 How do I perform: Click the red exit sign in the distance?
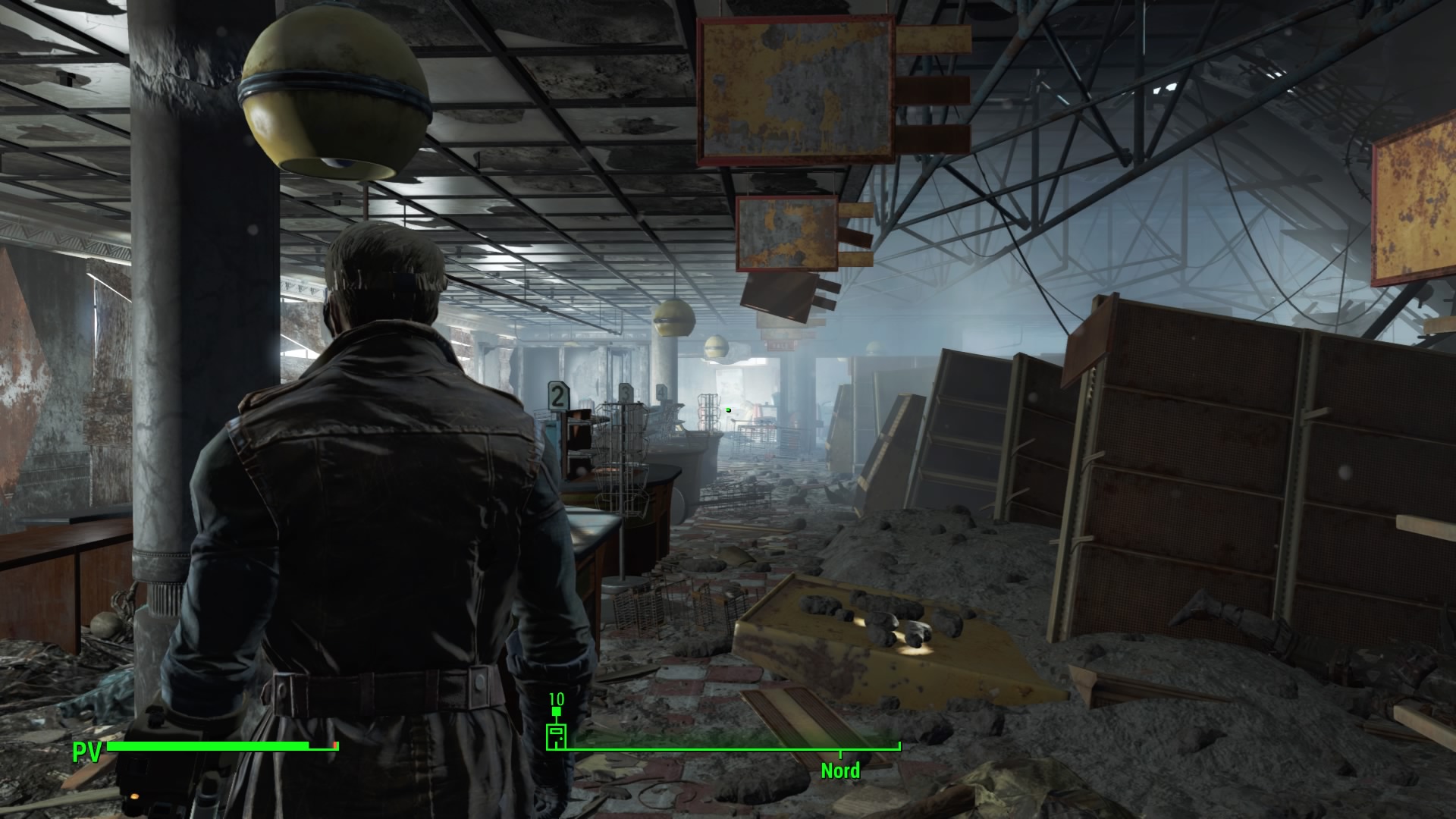[780, 347]
